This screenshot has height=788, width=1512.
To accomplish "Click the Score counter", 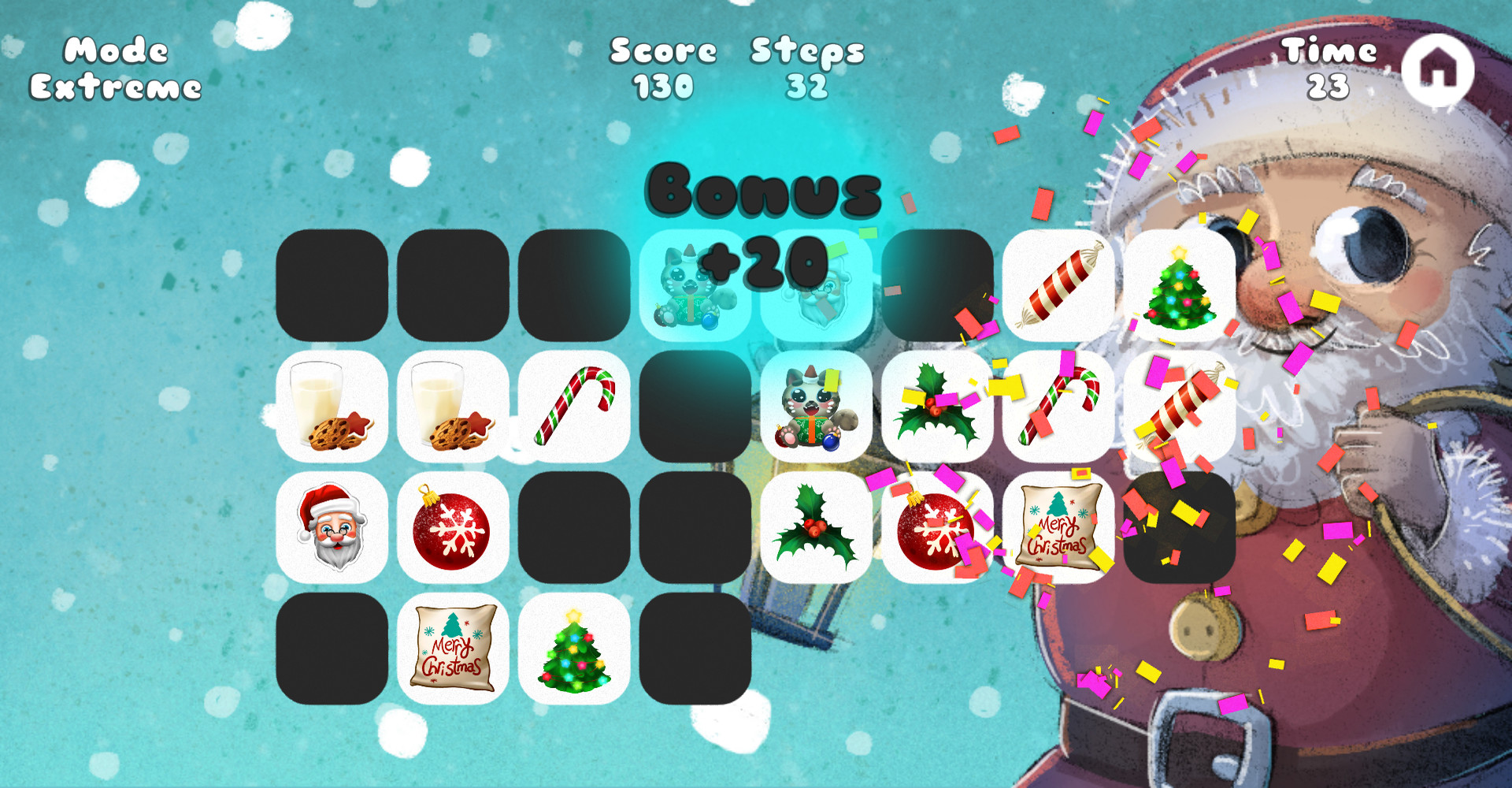I will 661,69.
